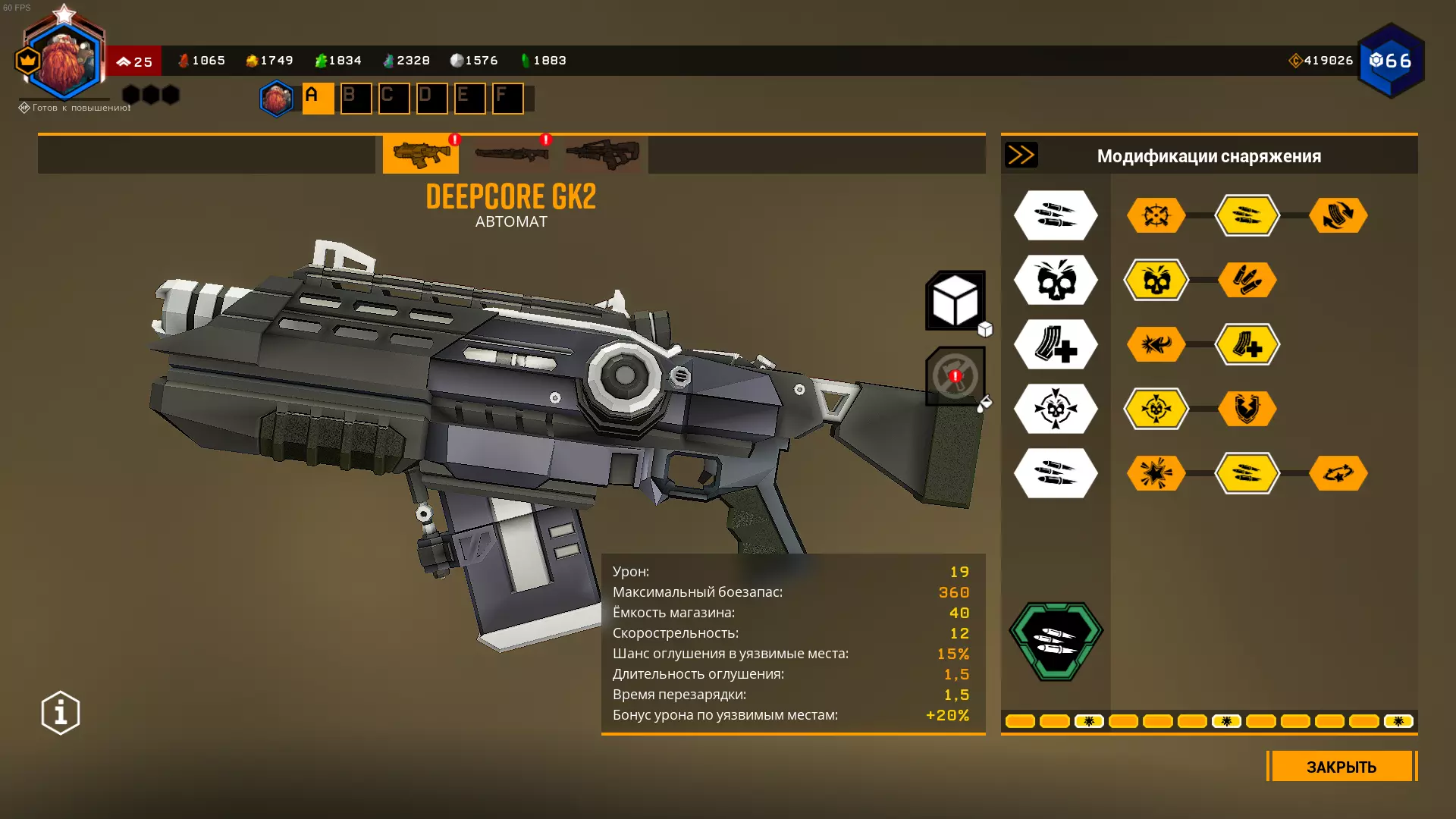
Task: Pick the third primary weapon thumbnail
Action: [x=602, y=154]
